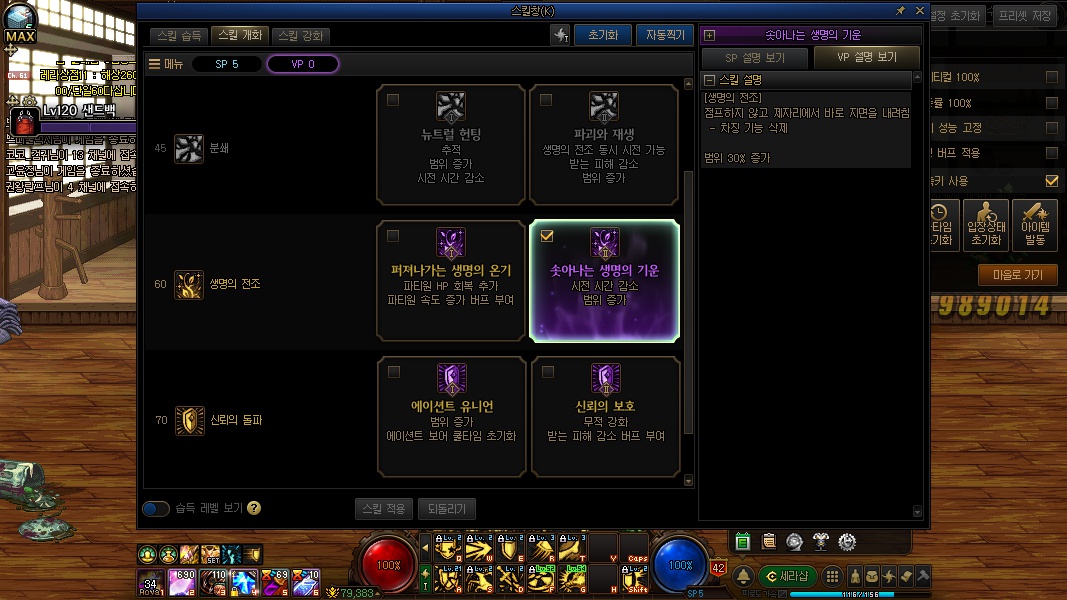This screenshot has width=1067, height=600.
Task: Select the 퍼져나가는 생명의 온기 card
Action: (x=451, y=281)
